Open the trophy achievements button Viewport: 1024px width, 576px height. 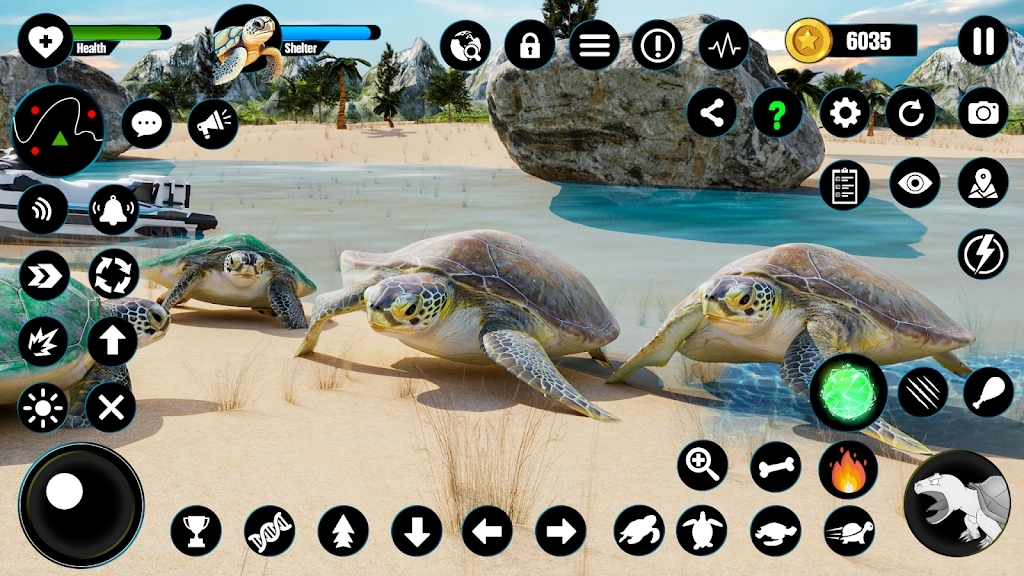(195, 530)
